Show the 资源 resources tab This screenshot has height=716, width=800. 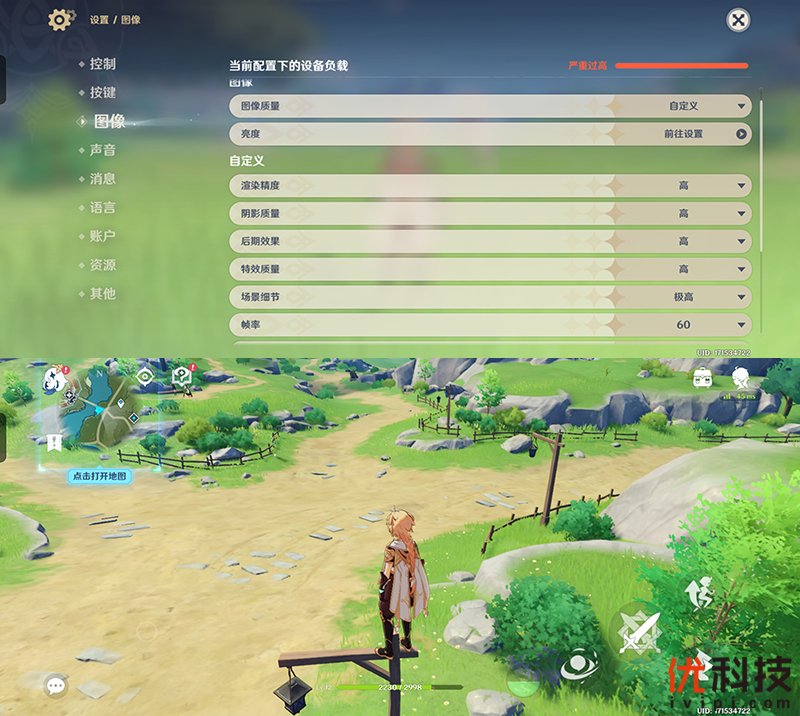coord(102,266)
